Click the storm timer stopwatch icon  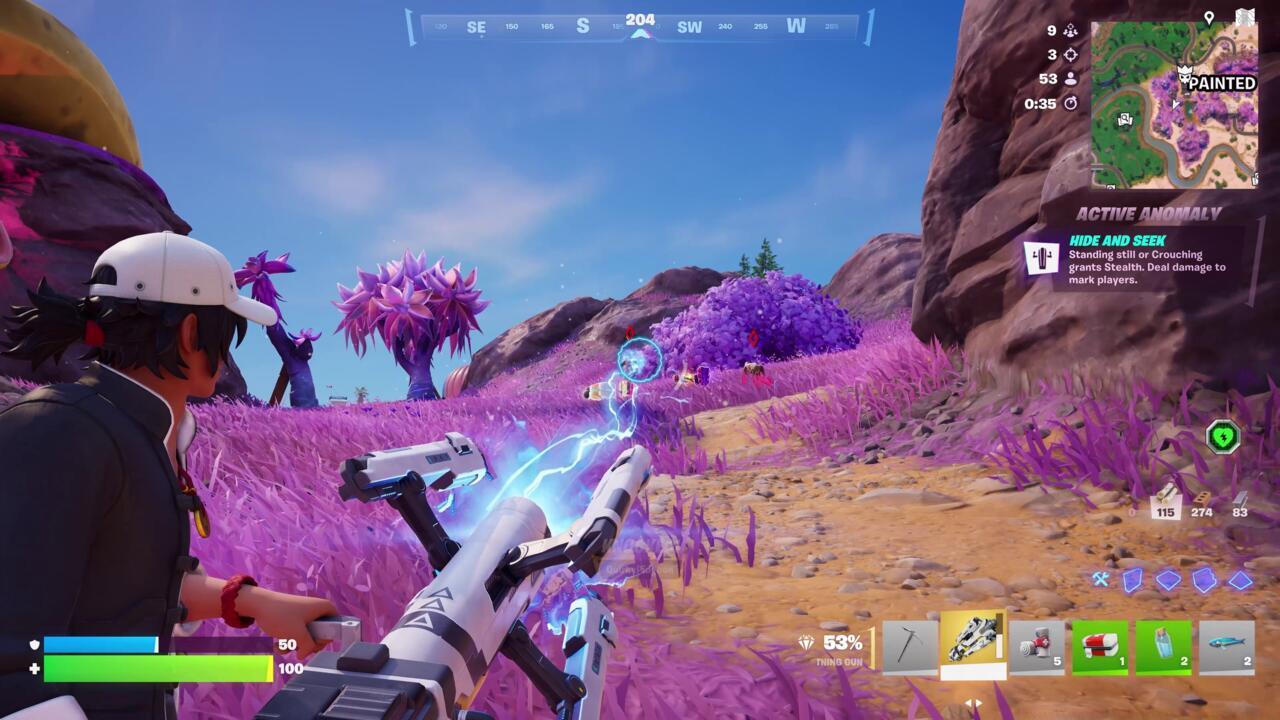click(x=1072, y=104)
